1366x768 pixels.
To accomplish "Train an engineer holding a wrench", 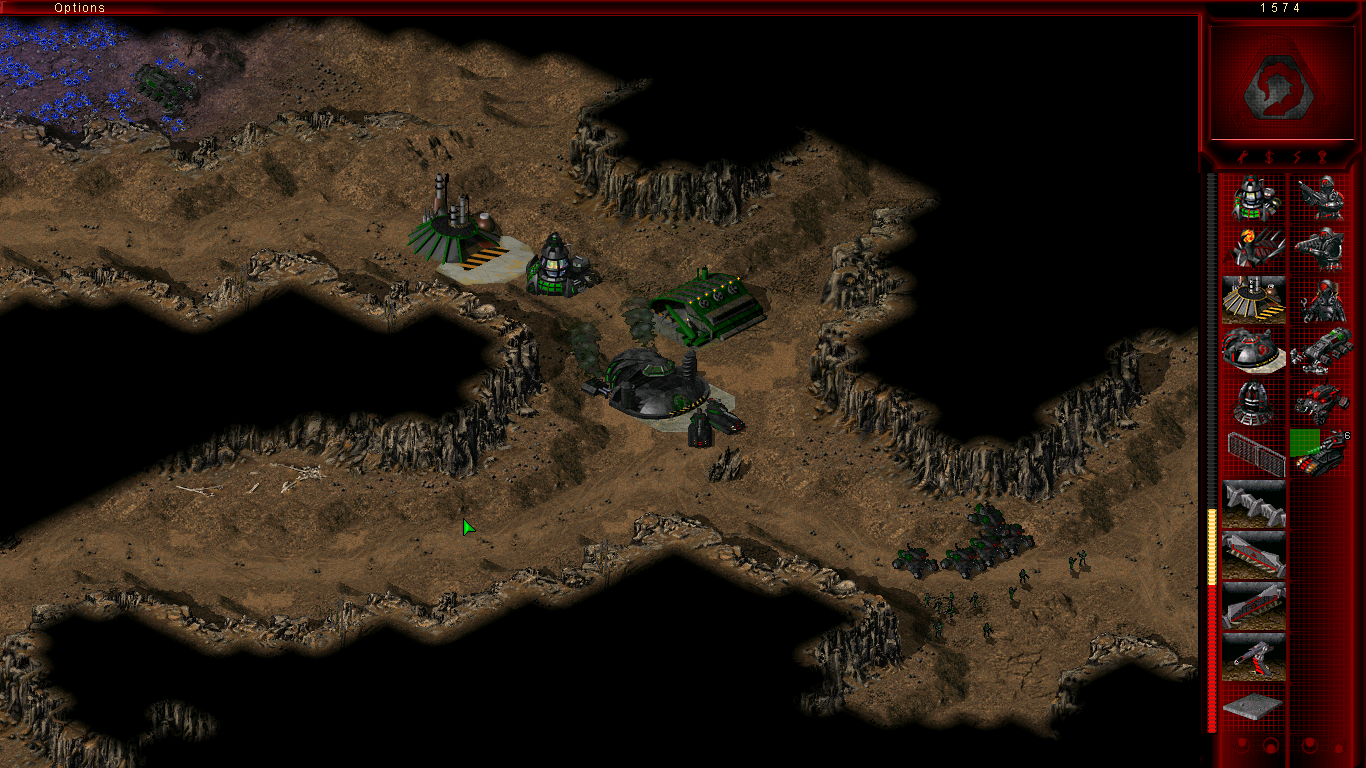I will (x=1322, y=299).
